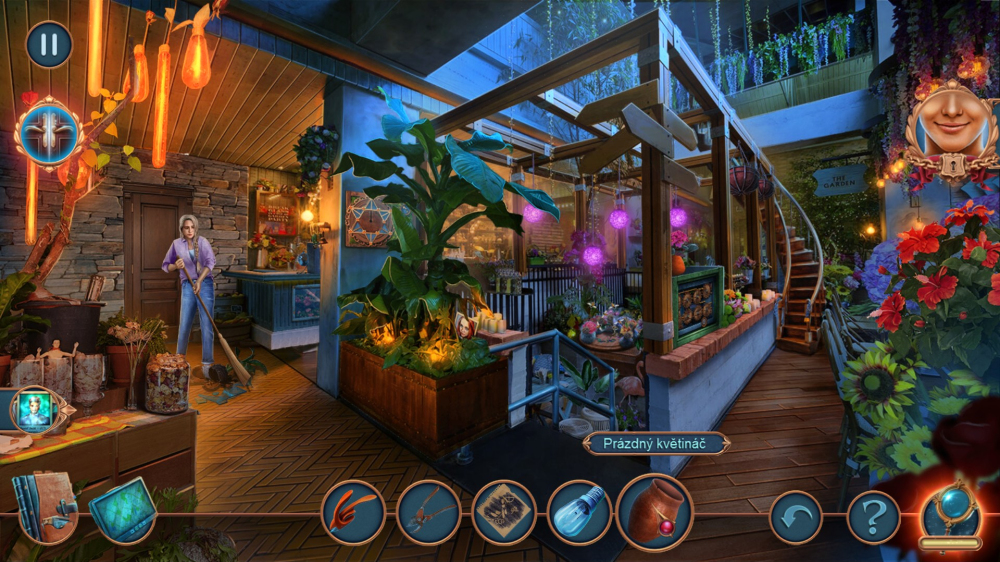This screenshot has width=1000, height=562.
Task: Open the character portrait icon
Action: coord(35,410)
